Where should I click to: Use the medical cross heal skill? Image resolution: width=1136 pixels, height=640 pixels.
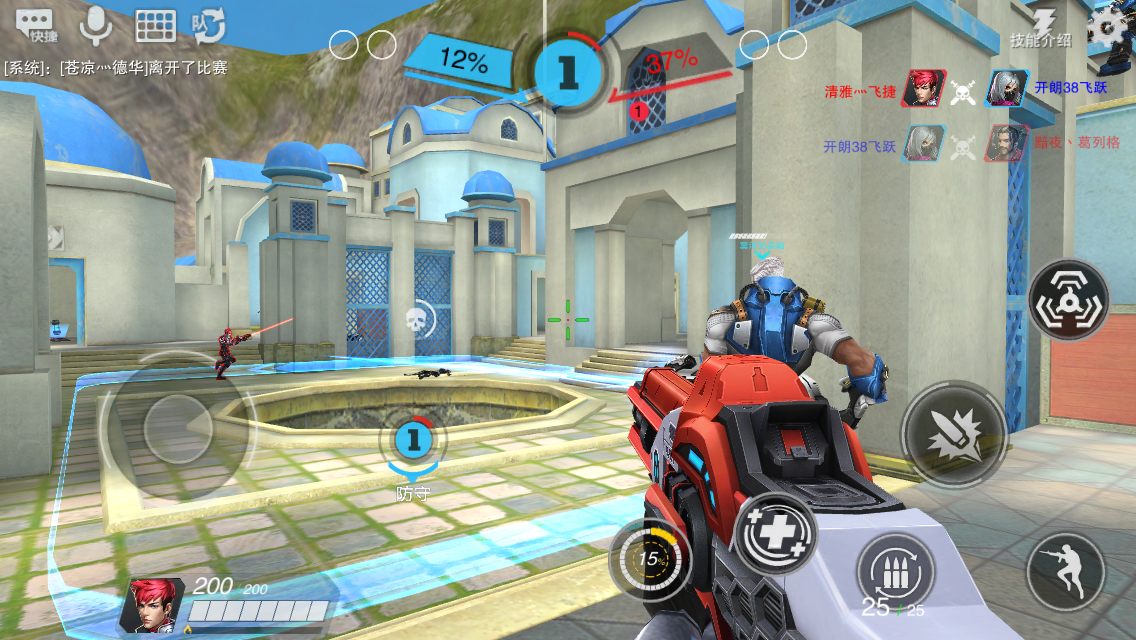coord(776,533)
